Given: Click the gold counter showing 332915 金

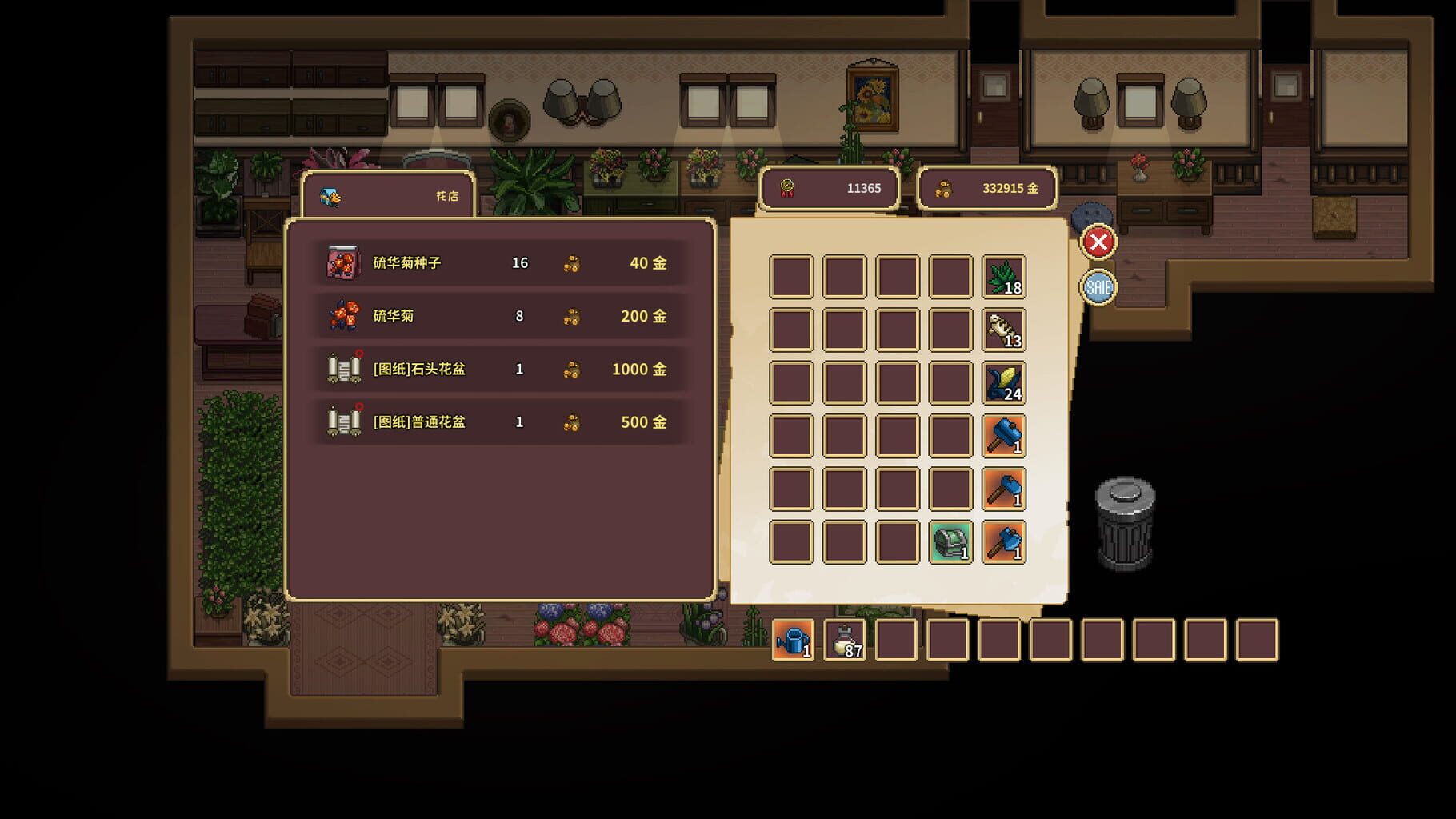Looking at the screenshot, I should pyautogui.click(x=988, y=189).
